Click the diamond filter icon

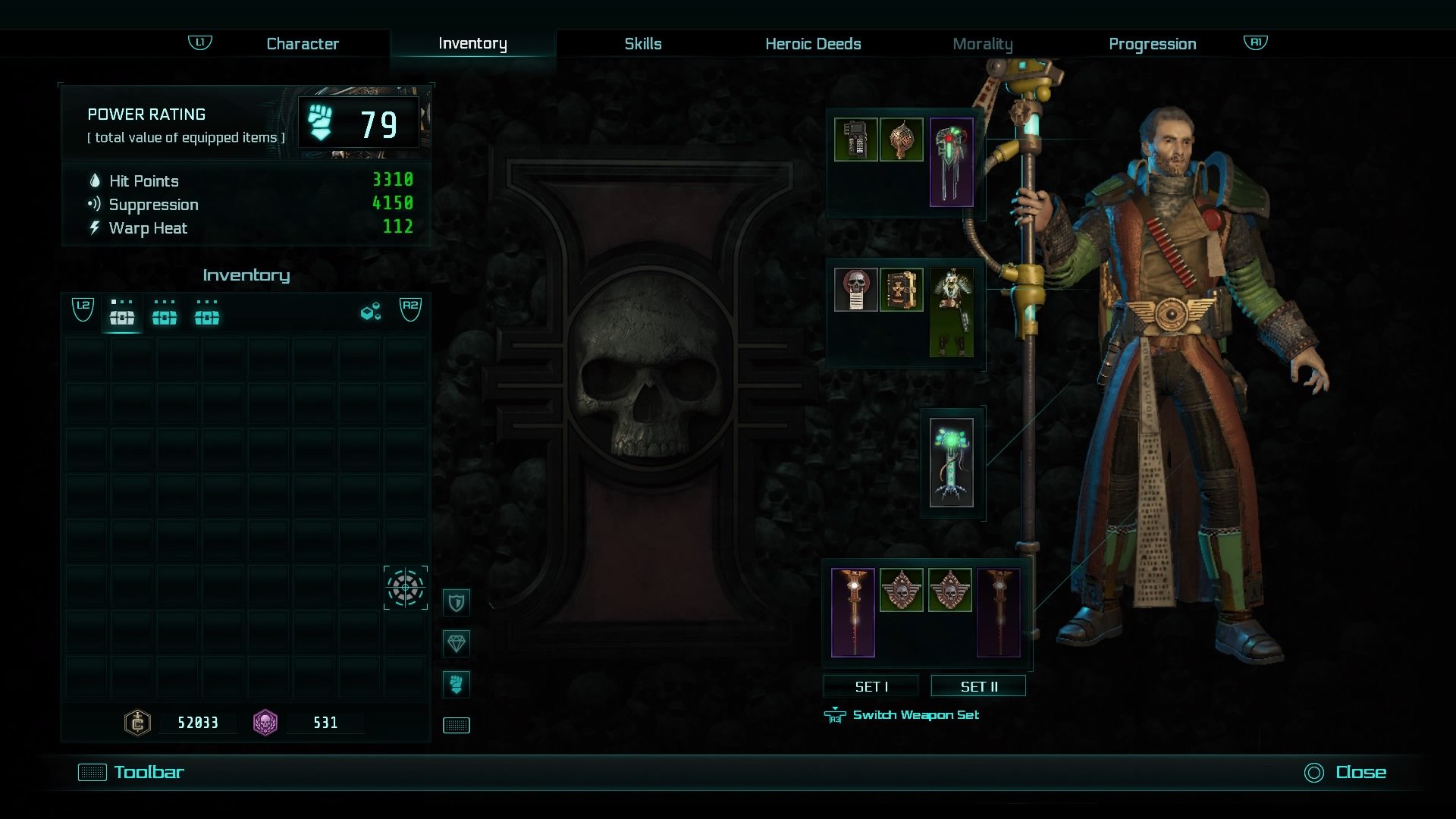[x=457, y=642]
